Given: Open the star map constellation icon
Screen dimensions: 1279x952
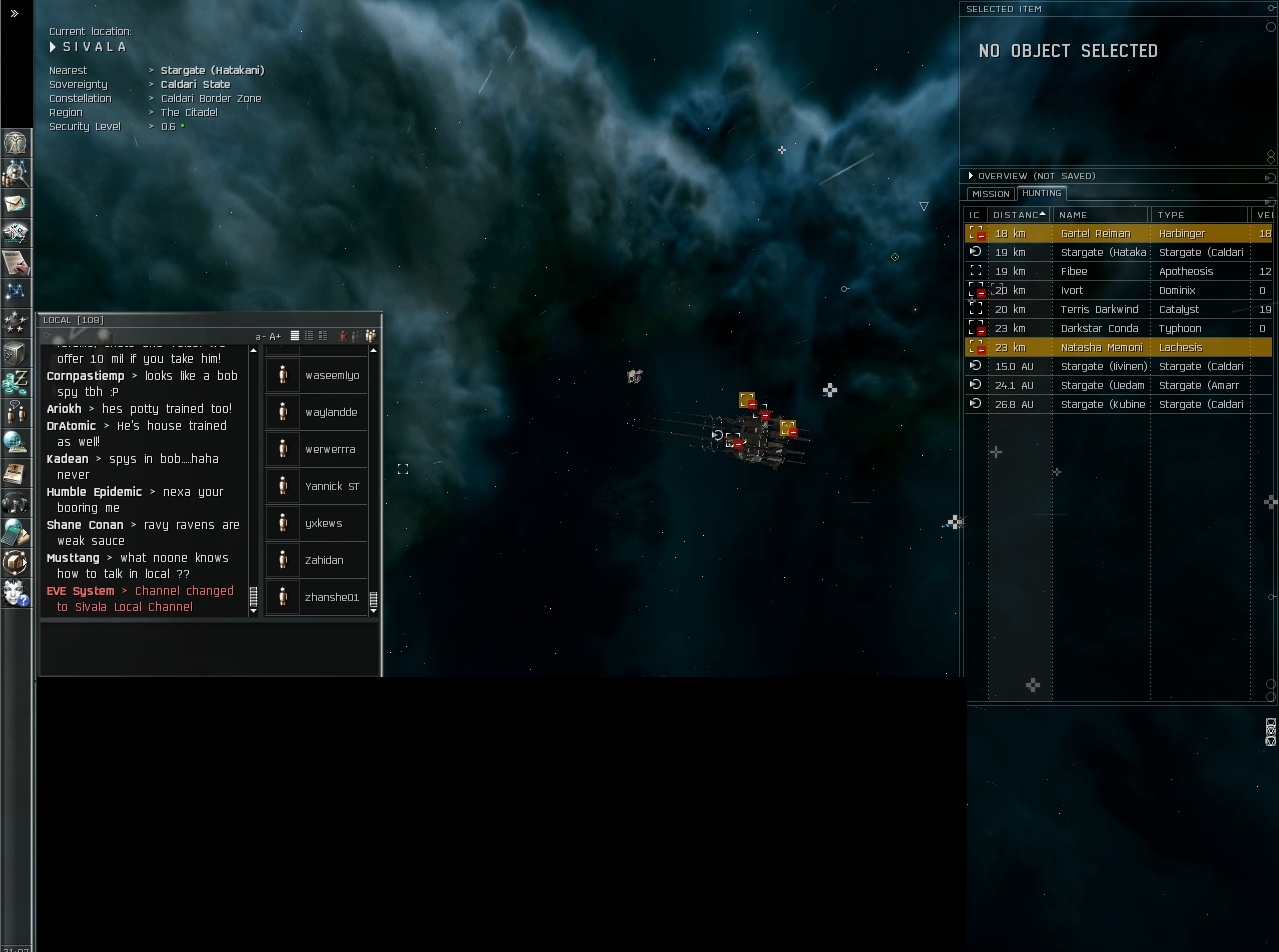Looking at the screenshot, I should 15,292.
